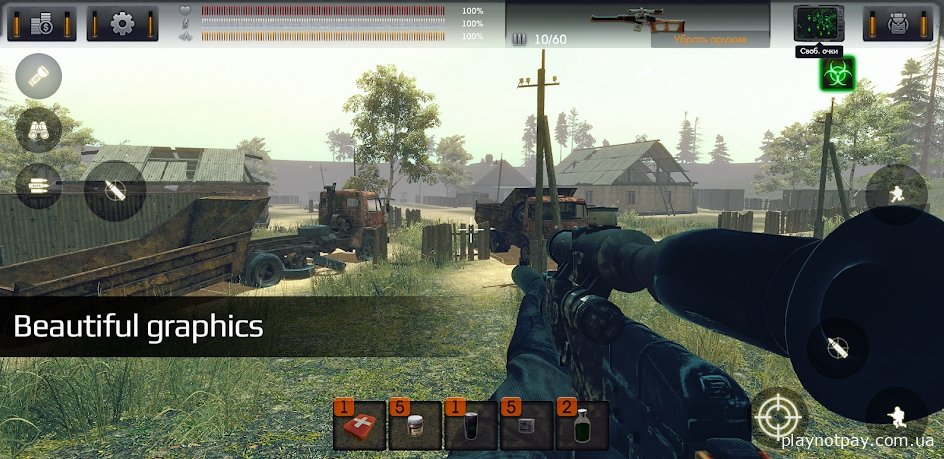Select the small grey box slot
The height and width of the screenshot is (459, 944).
527,427
